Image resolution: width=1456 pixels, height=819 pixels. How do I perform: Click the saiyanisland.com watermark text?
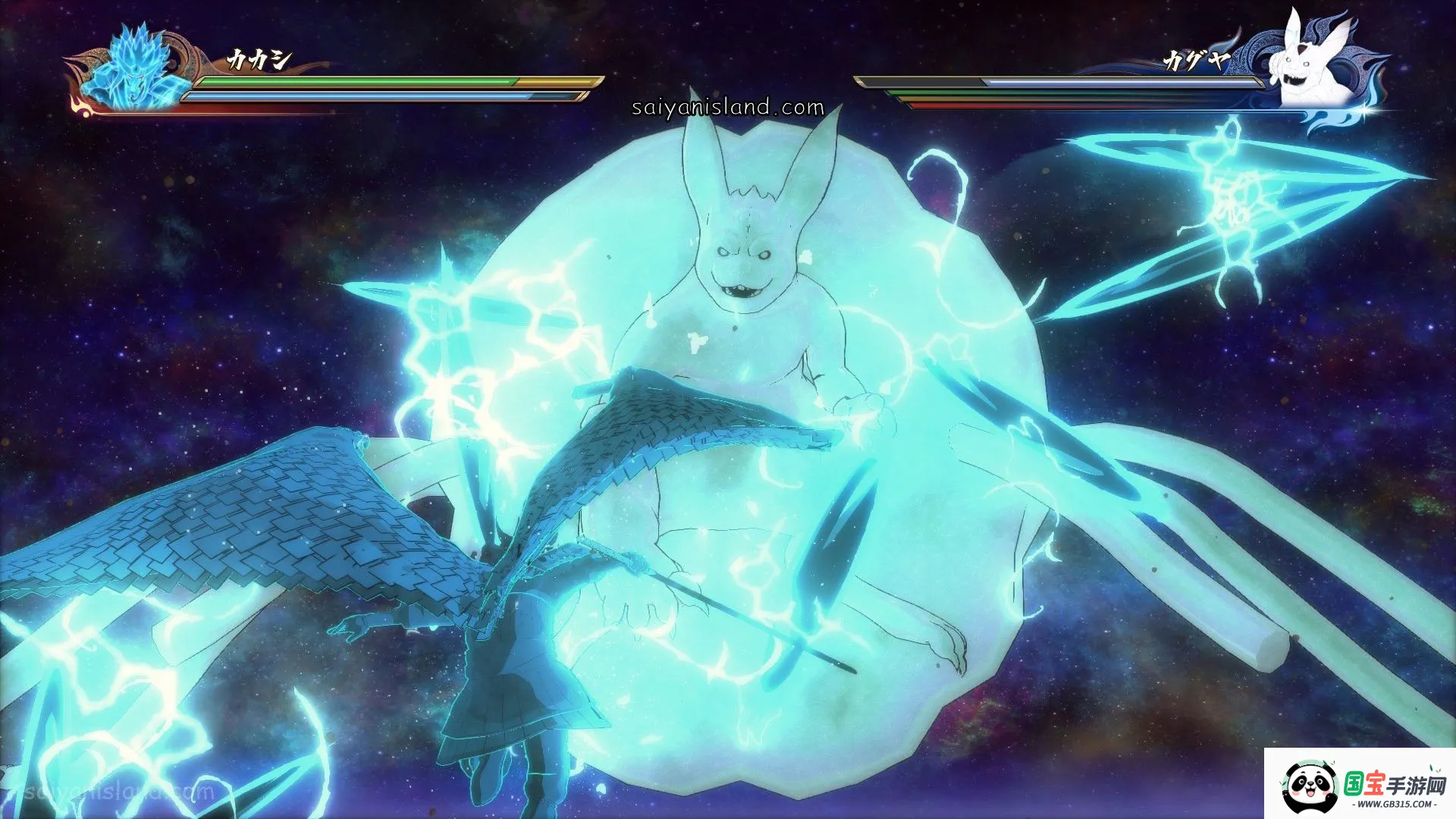727,108
